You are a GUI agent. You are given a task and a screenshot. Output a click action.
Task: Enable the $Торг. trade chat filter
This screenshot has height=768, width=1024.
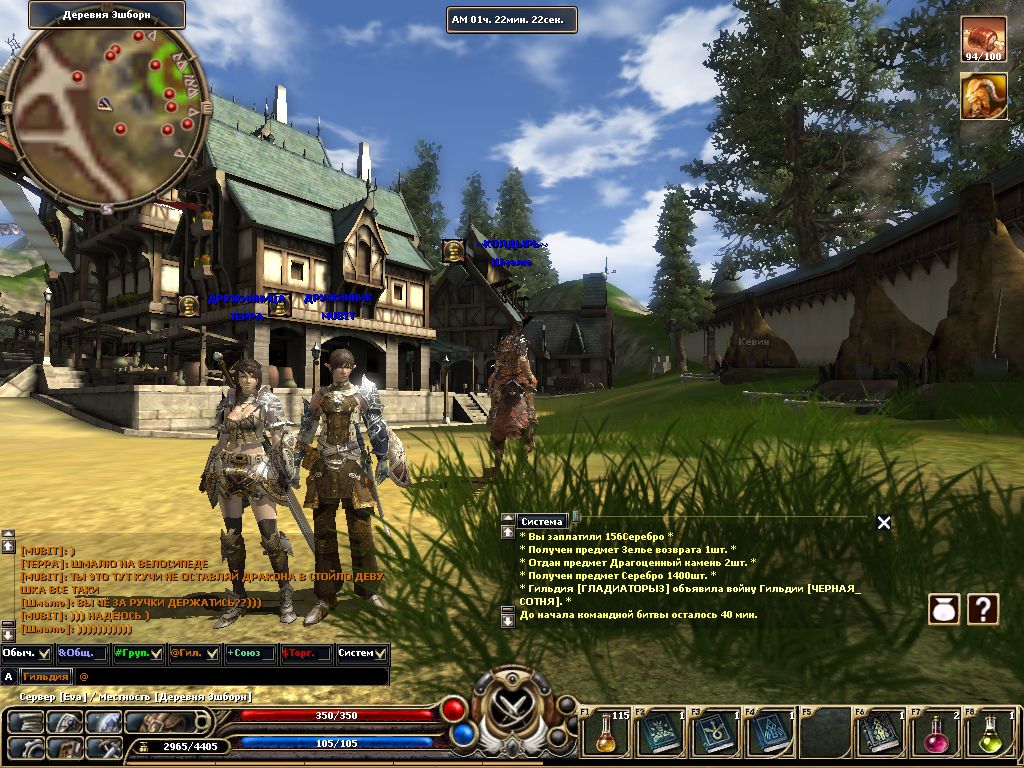point(306,653)
